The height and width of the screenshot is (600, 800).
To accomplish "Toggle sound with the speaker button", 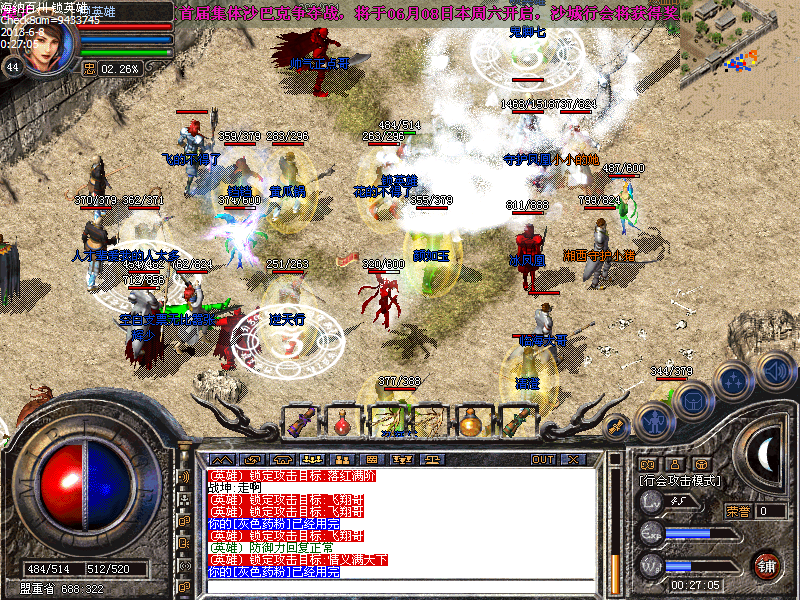I will (x=775, y=371).
